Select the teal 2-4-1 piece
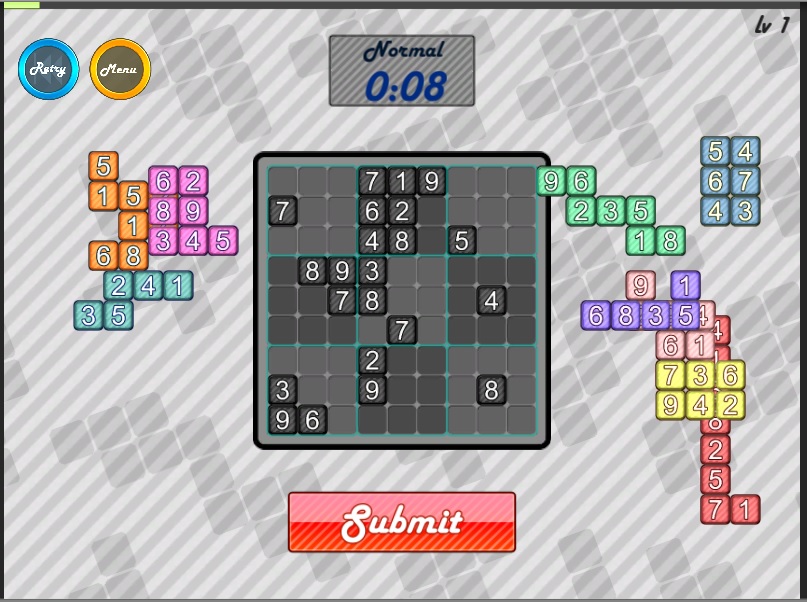 click(x=148, y=286)
